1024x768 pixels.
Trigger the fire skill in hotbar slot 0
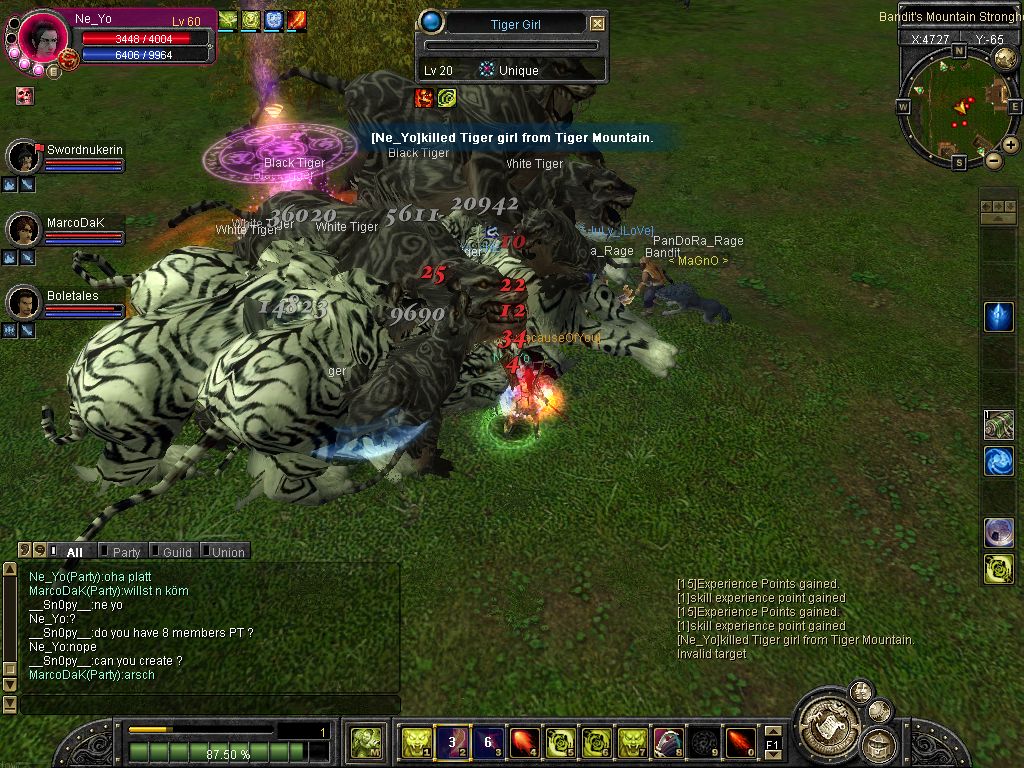click(x=740, y=742)
